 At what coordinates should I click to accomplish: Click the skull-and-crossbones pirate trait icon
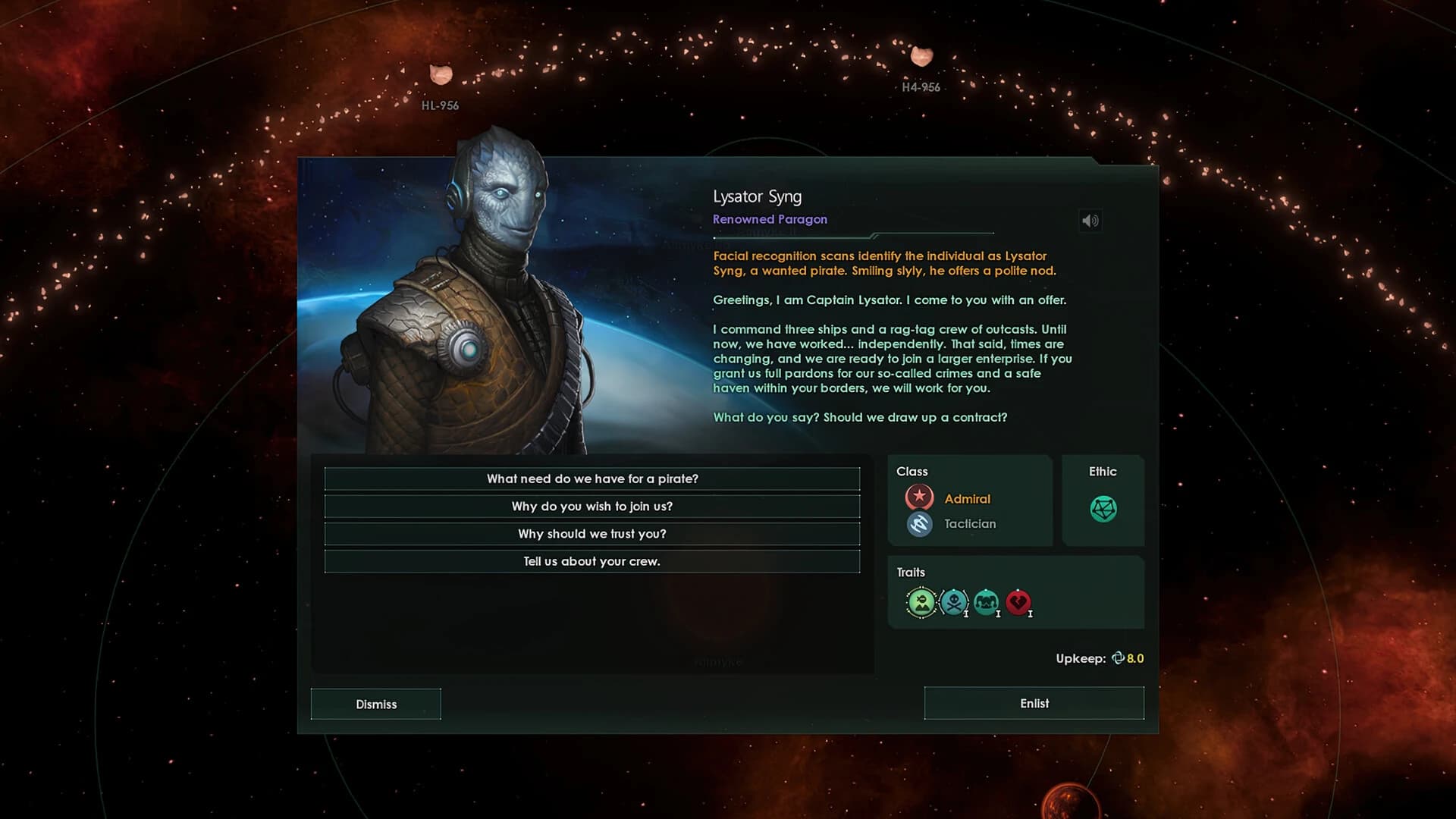pyautogui.click(x=954, y=603)
